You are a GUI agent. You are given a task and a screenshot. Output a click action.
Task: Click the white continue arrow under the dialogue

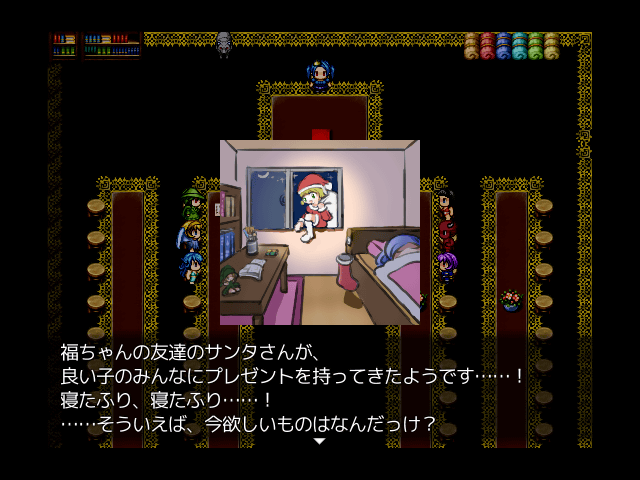(x=319, y=440)
